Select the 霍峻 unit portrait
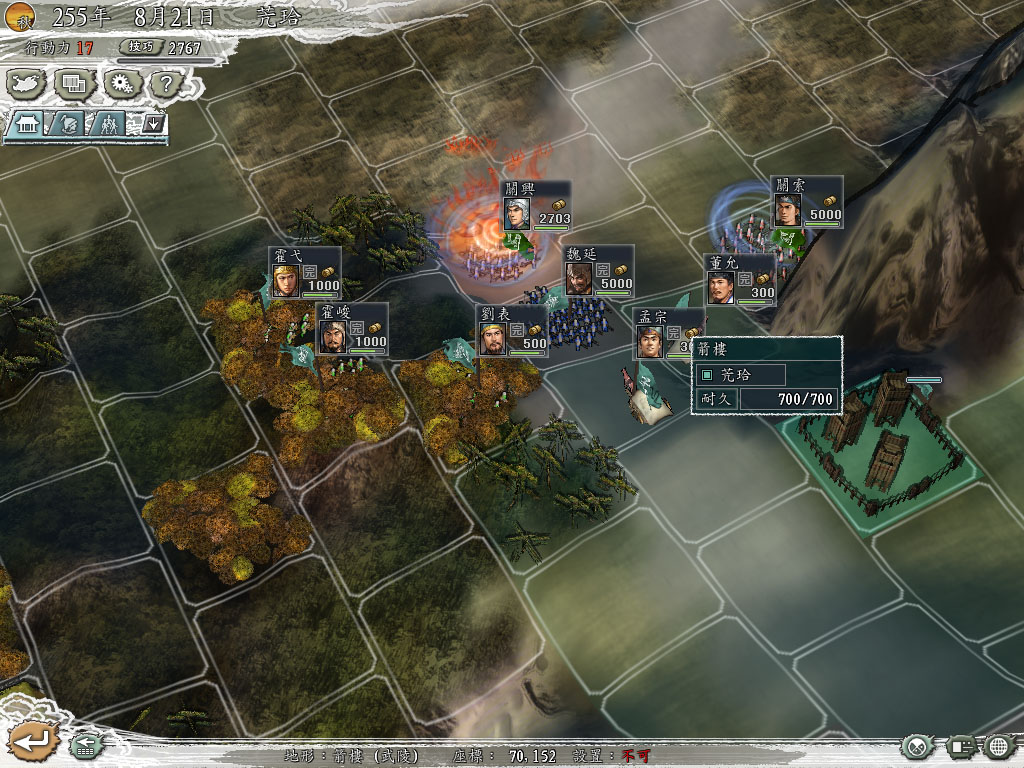The height and width of the screenshot is (768, 1024). pyautogui.click(x=332, y=330)
